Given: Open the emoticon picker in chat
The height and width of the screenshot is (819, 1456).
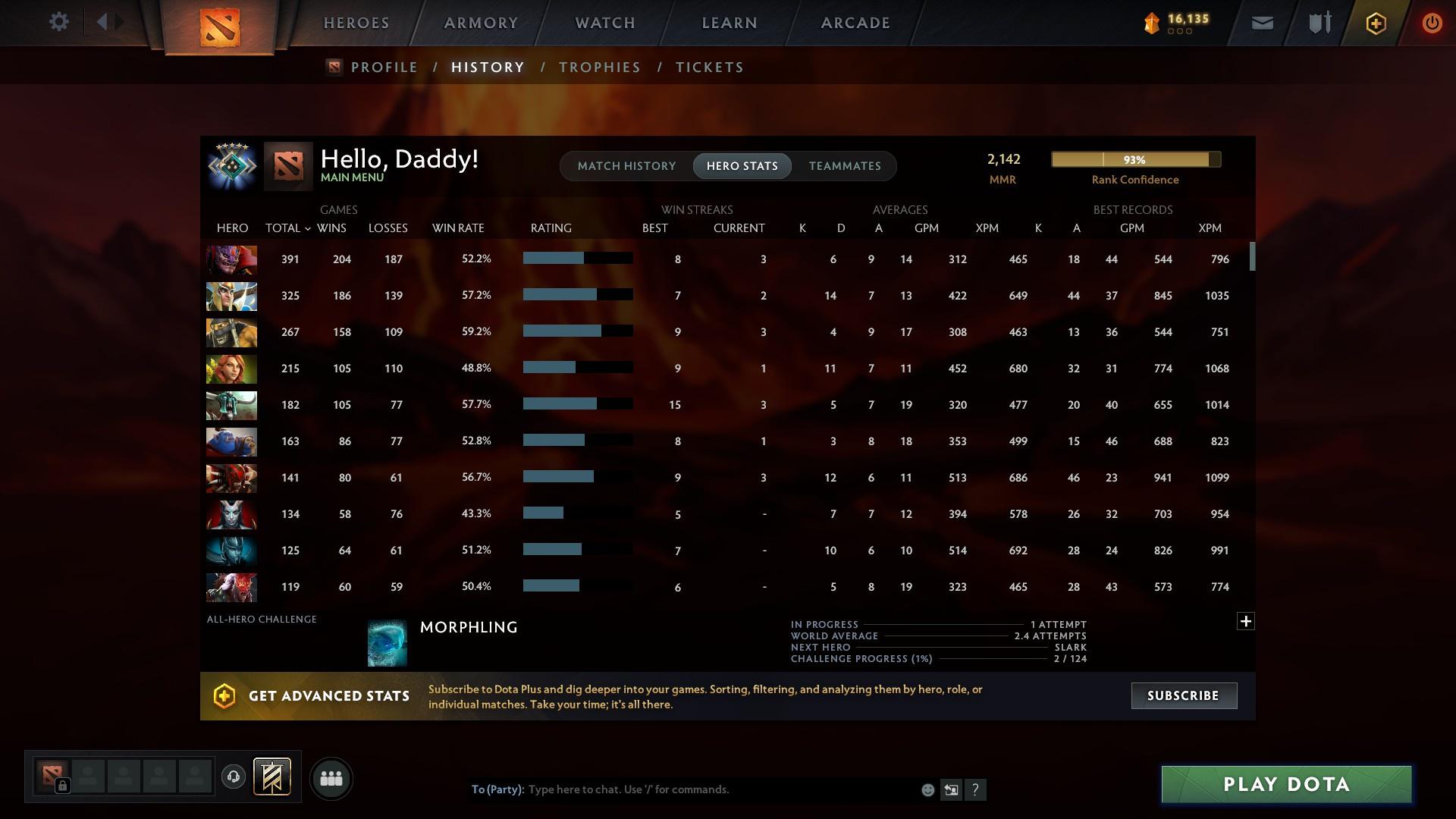Looking at the screenshot, I should coord(927,789).
